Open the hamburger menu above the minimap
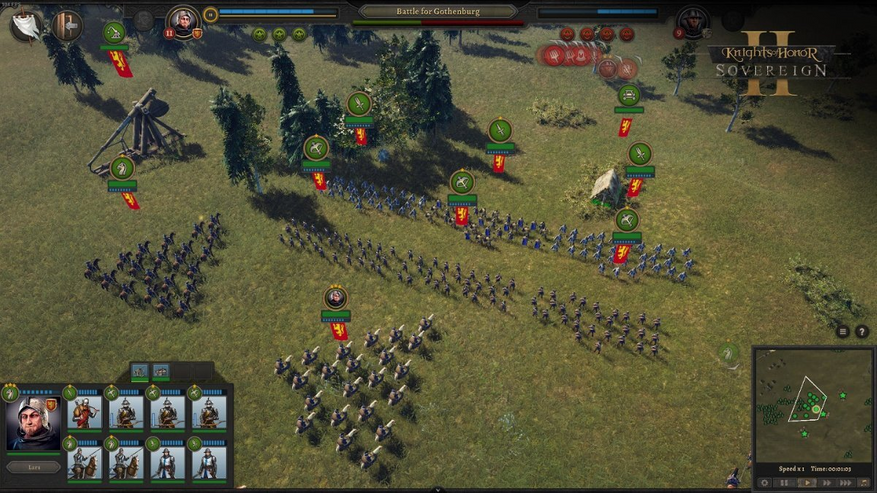 tap(843, 332)
